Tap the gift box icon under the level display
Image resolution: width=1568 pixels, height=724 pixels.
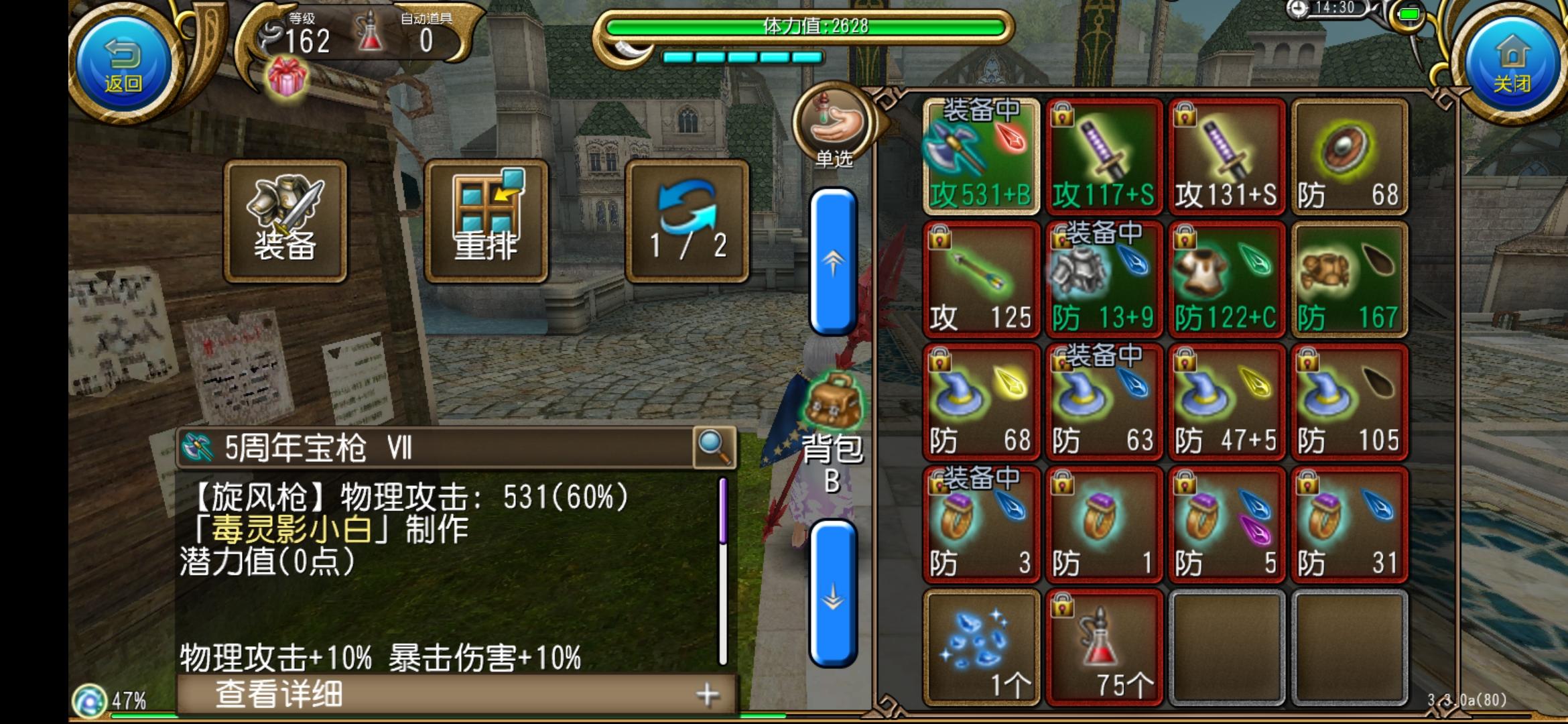click(x=287, y=75)
